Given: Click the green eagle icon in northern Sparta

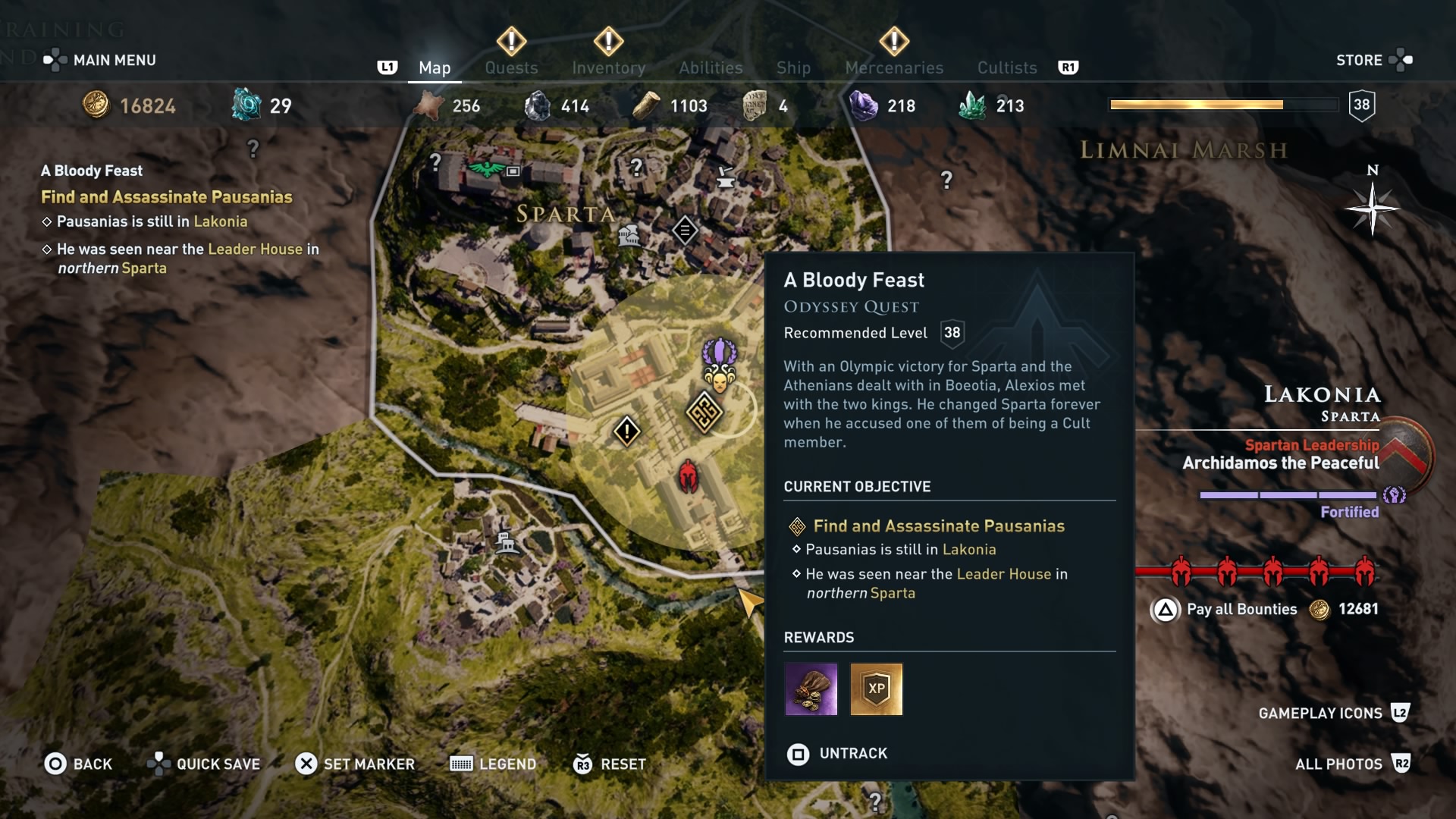Looking at the screenshot, I should point(485,170).
